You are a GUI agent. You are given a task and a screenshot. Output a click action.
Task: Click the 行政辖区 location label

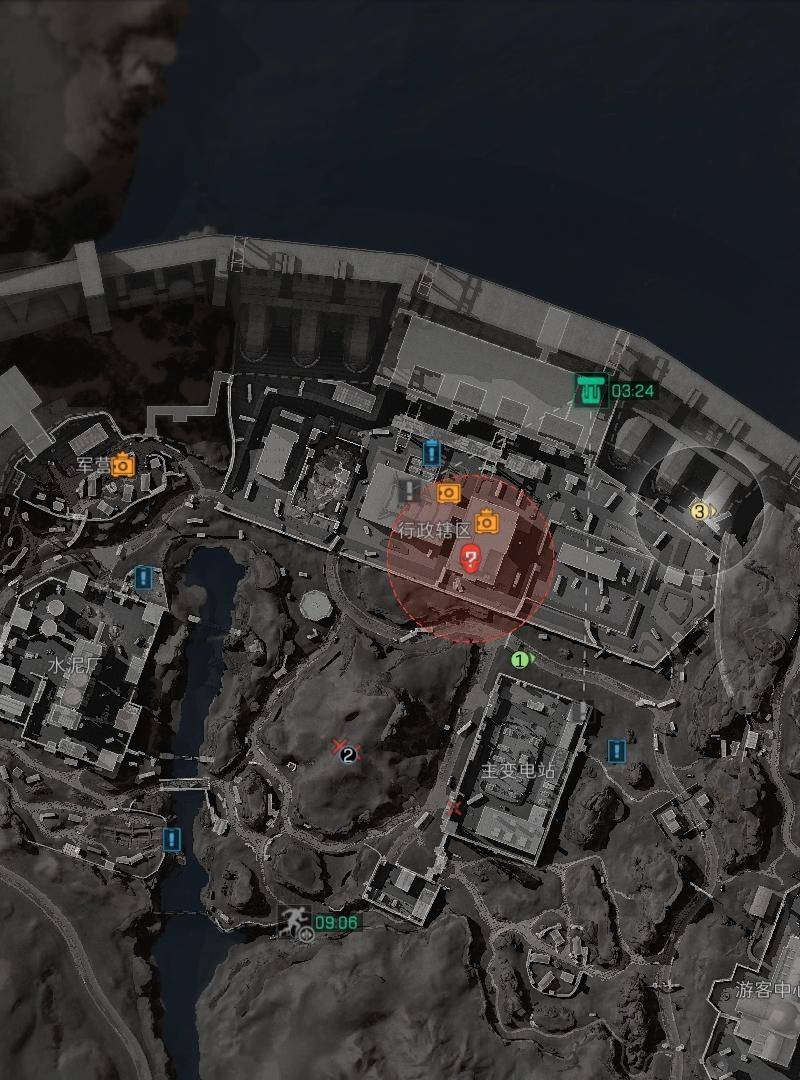434,530
